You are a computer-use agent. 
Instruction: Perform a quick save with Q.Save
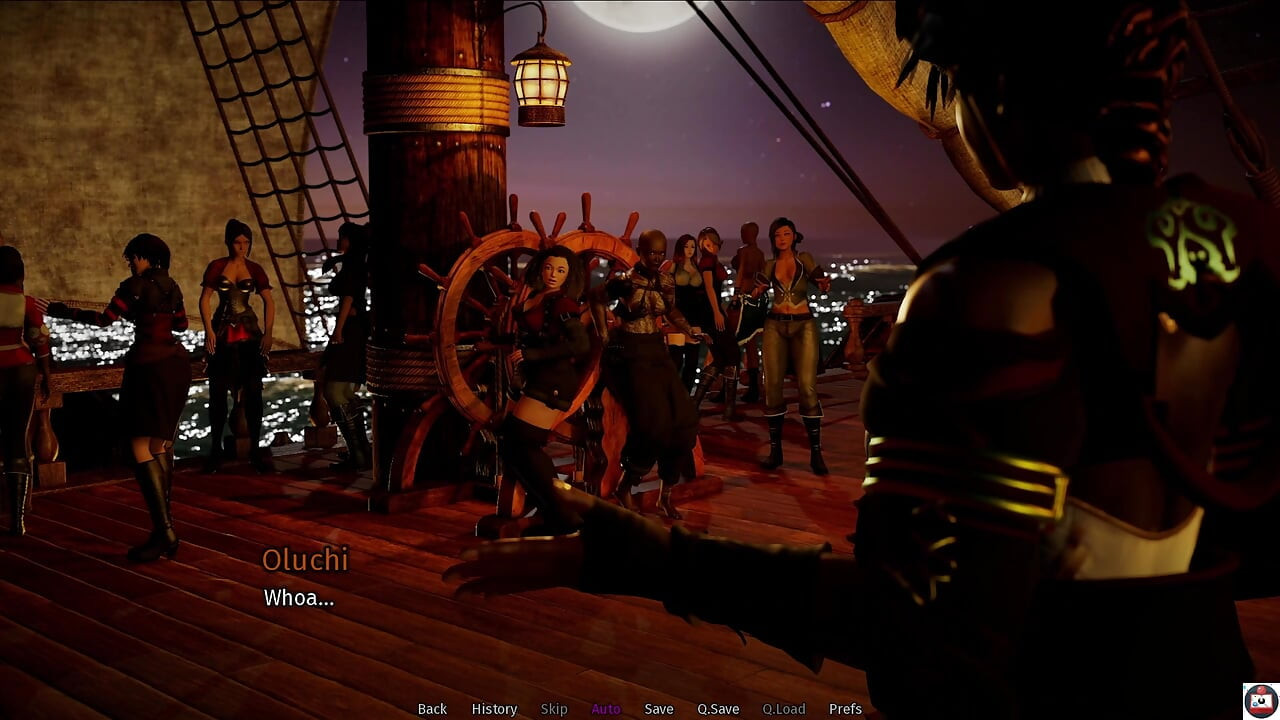[718, 709]
